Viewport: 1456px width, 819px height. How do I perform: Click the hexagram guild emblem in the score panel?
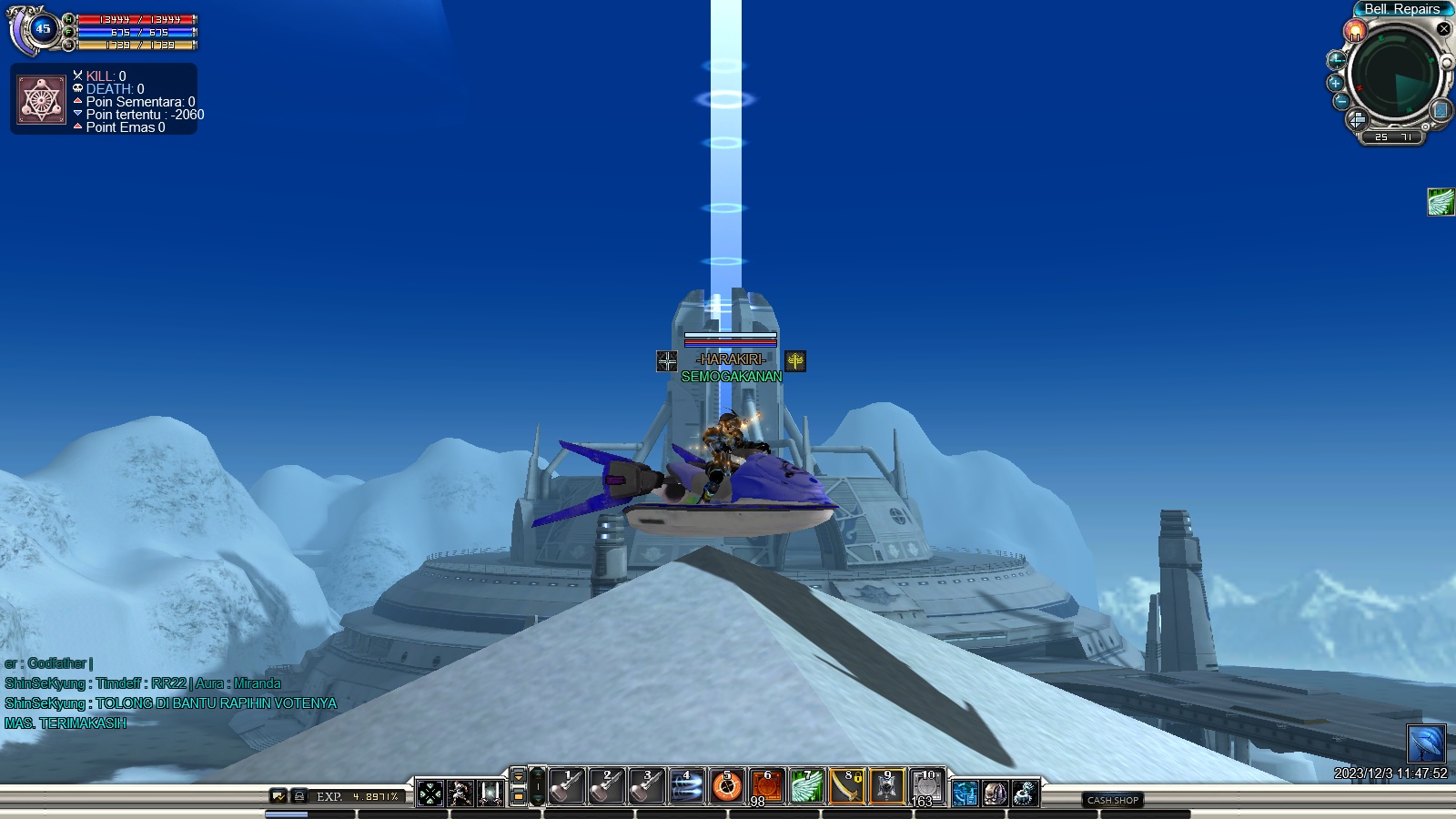coord(41,100)
